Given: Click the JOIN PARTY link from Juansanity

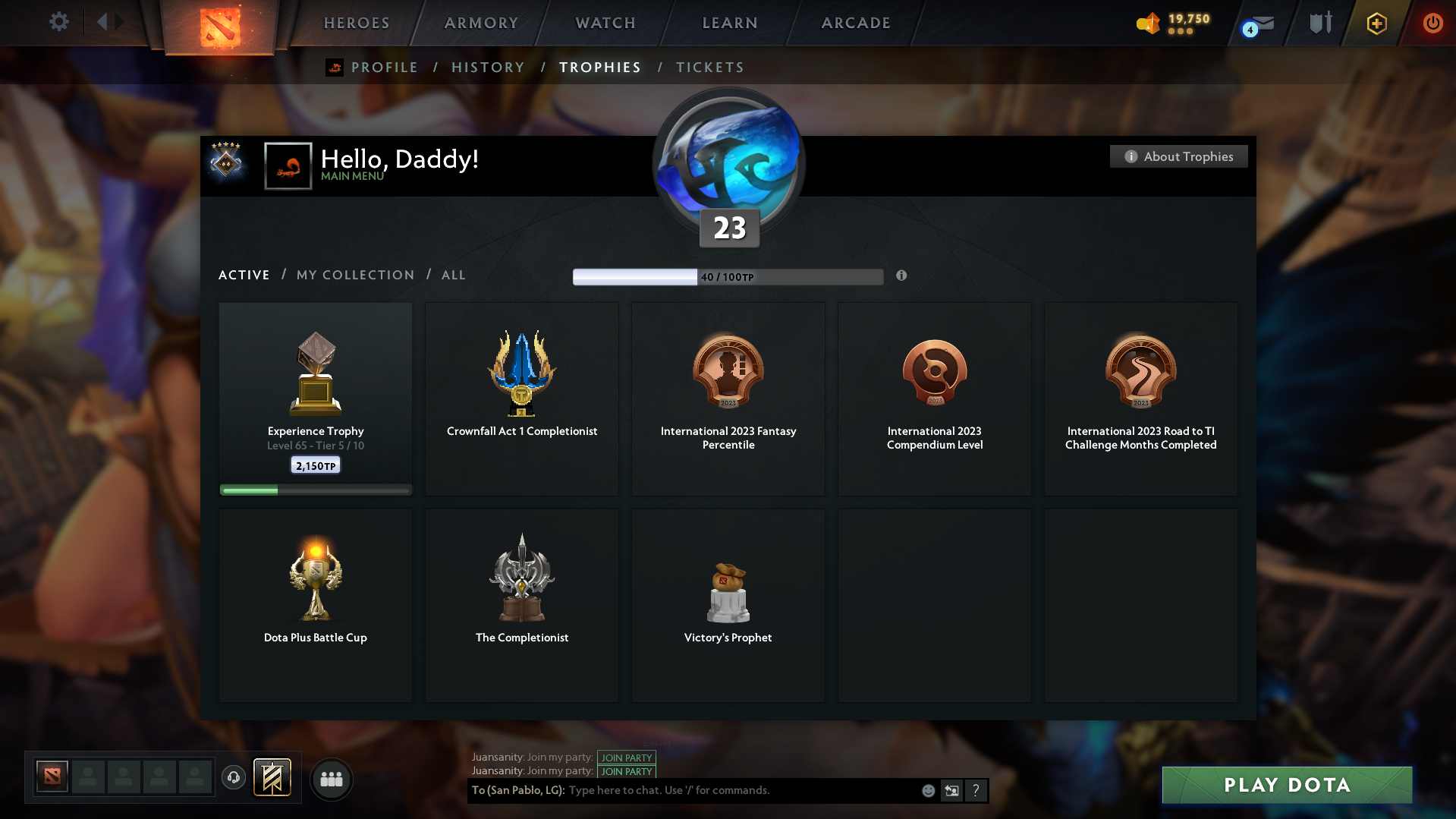Looking at the screenshot, I should click(x=626, y=758).
